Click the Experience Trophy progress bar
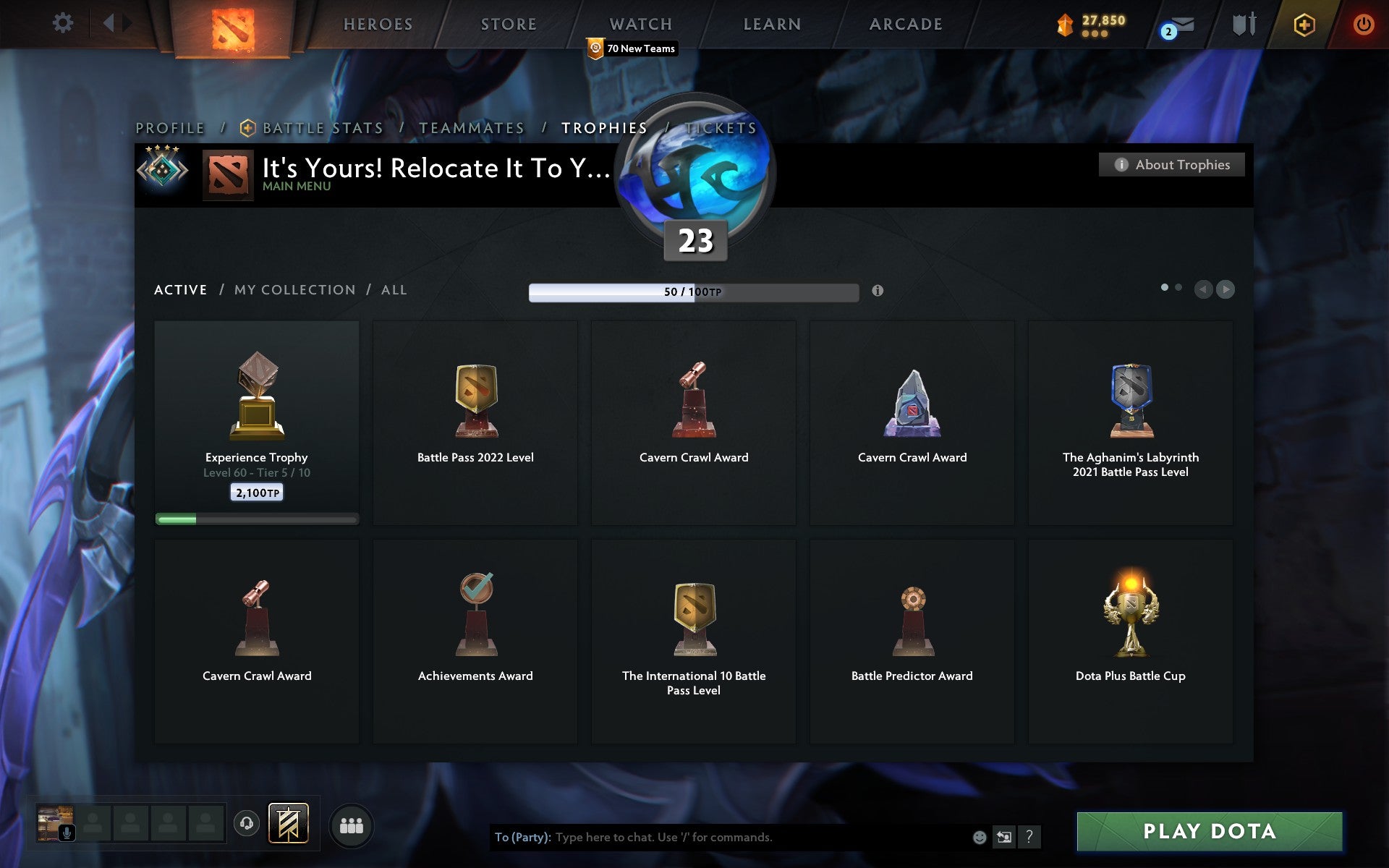This screenshot has height=868, width=1389. (x=257, y=519)
